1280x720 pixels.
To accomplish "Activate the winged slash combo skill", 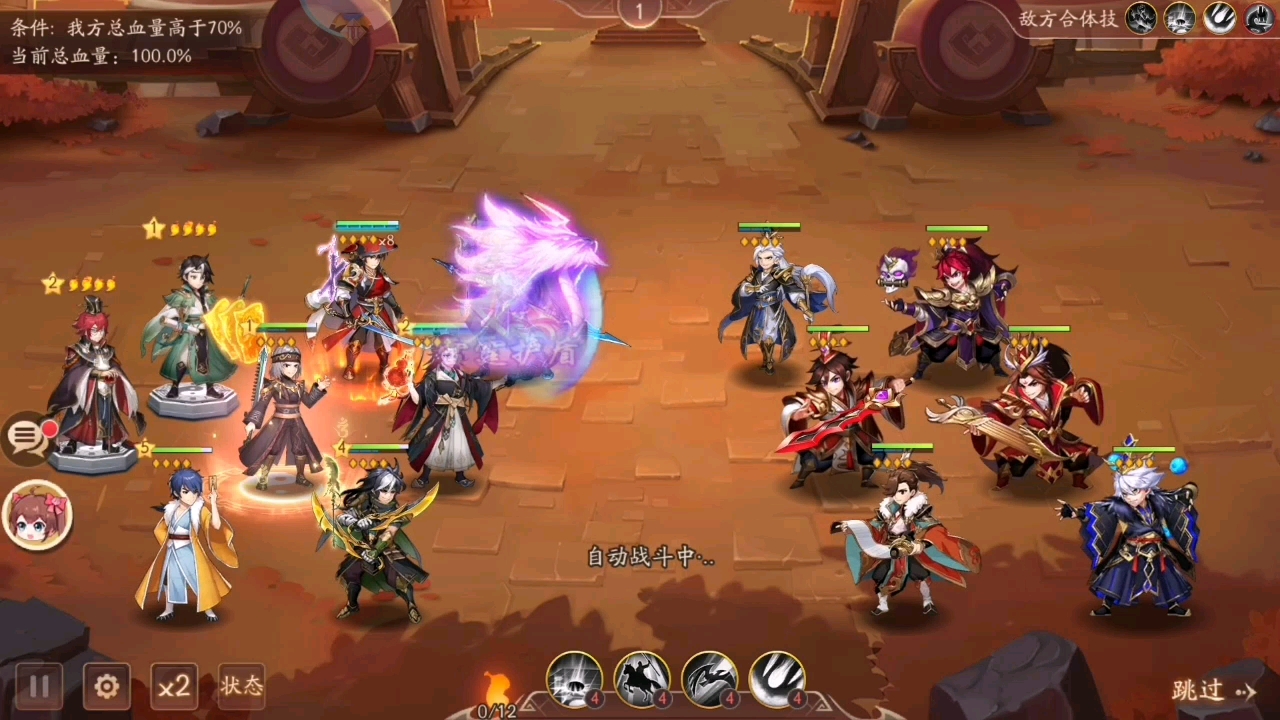I will 710,680.
